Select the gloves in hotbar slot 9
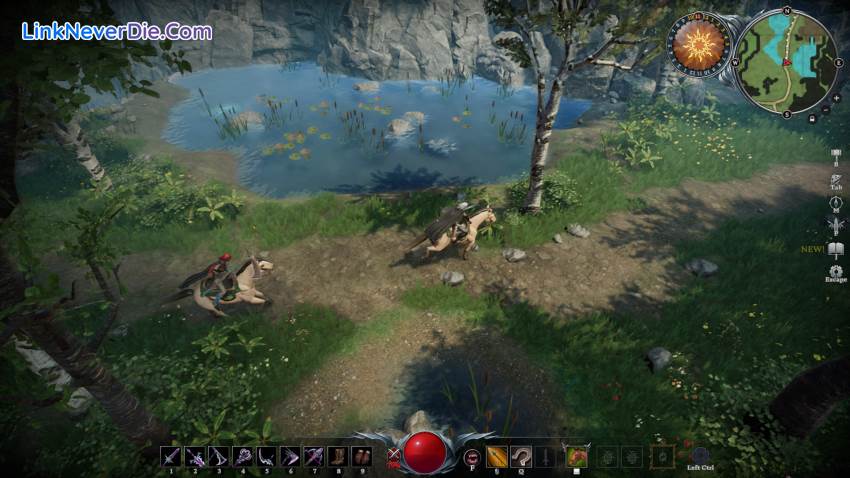Screen dimensions: 850x478 [x=361, y=456]
